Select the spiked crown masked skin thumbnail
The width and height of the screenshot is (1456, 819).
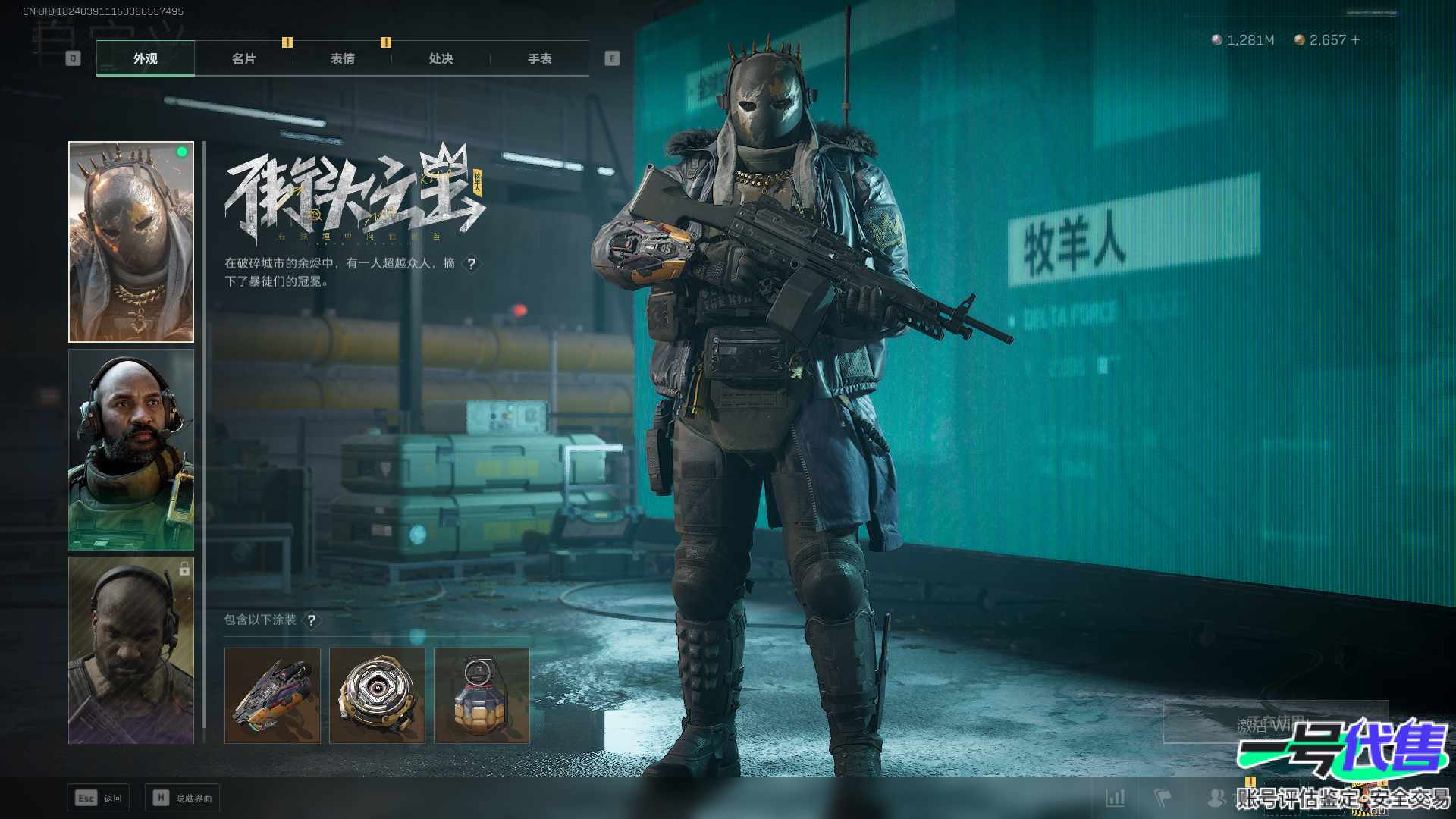[131, 242]
